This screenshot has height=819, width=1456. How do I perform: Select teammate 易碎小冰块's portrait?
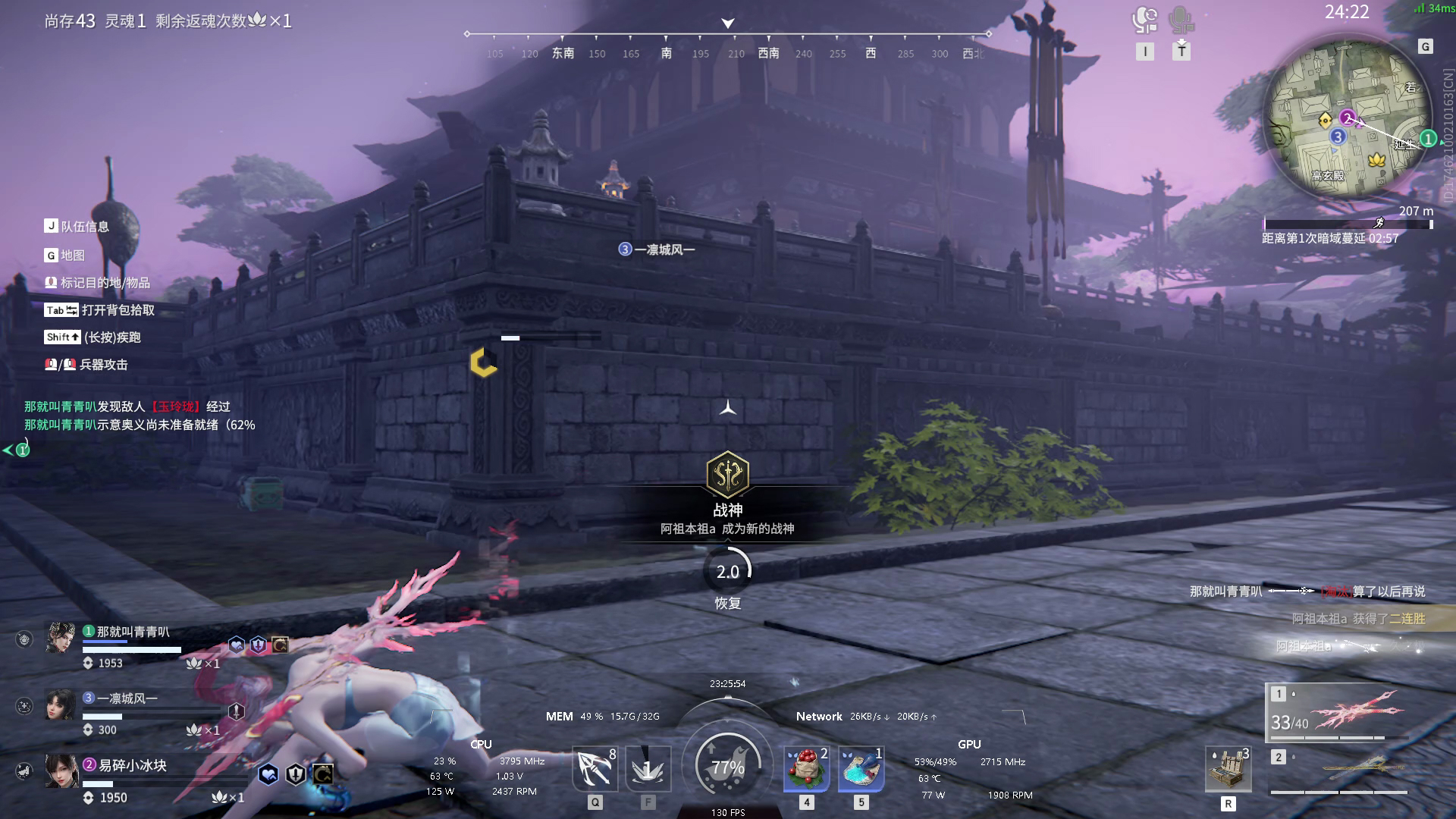click(61, 771)
